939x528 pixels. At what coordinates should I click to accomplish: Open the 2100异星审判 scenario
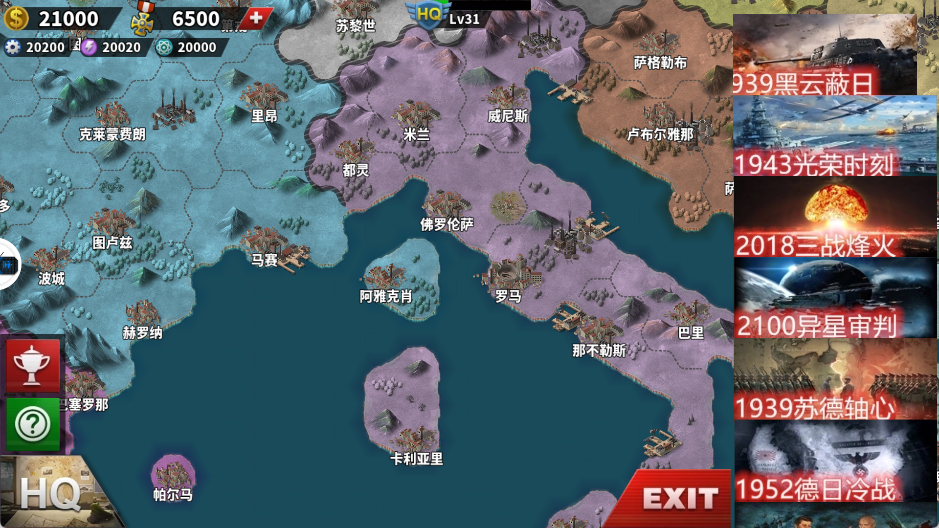(834, 298)
